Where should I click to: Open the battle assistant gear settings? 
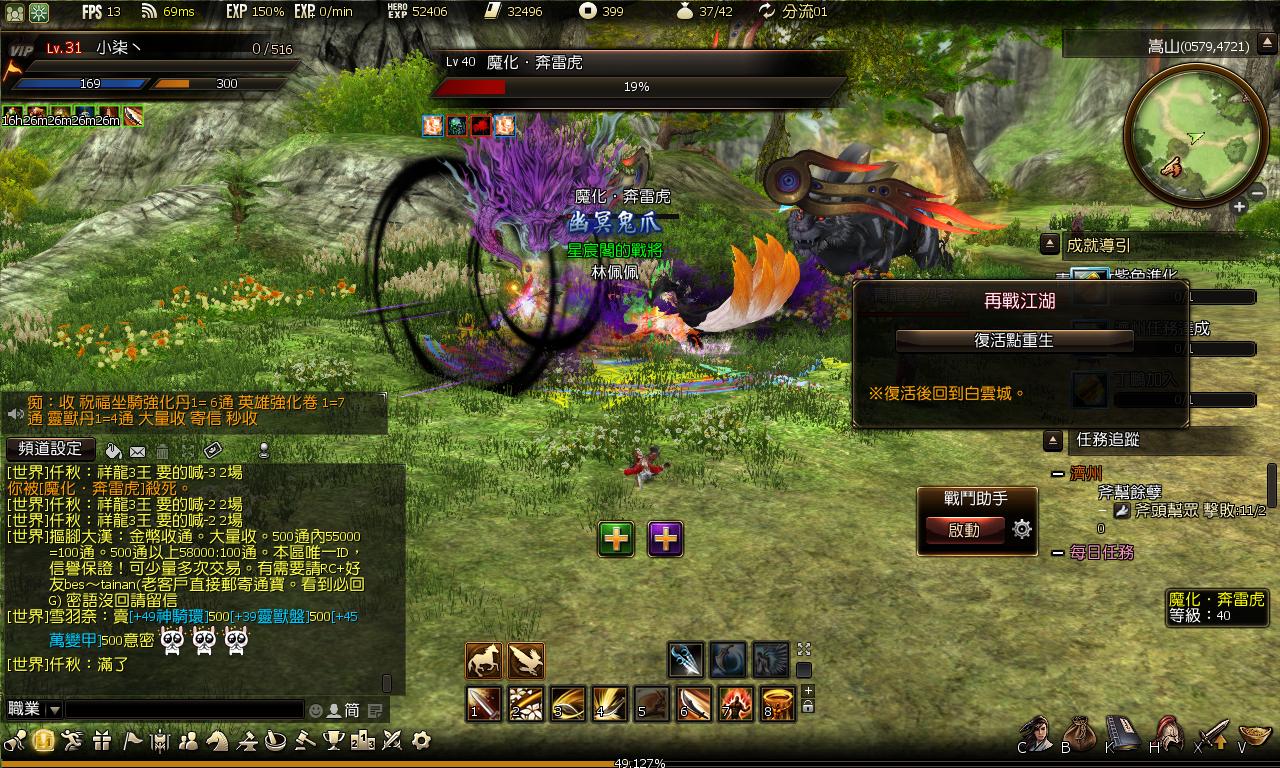1022,530
